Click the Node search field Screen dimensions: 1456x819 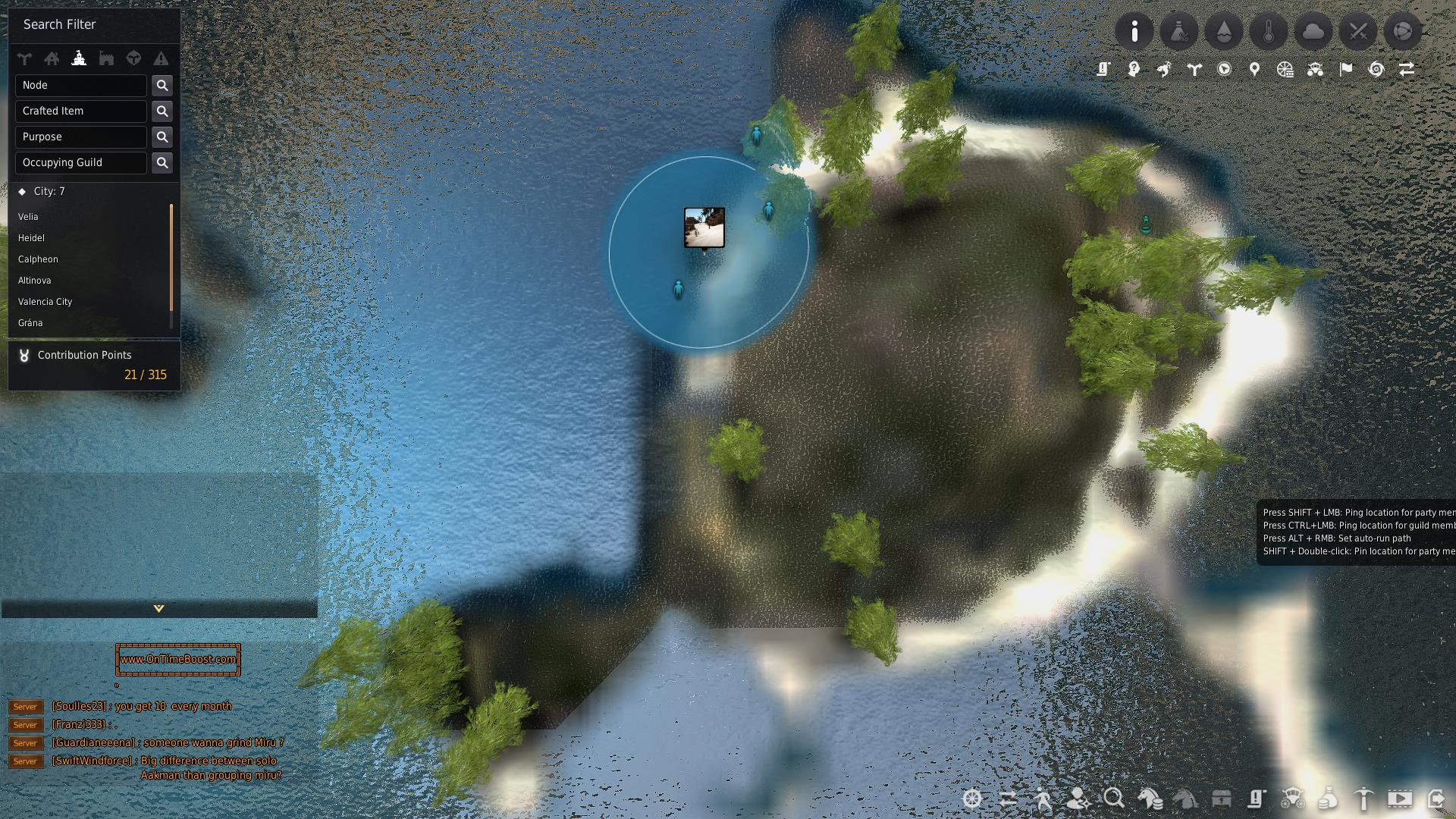[80, 86]
